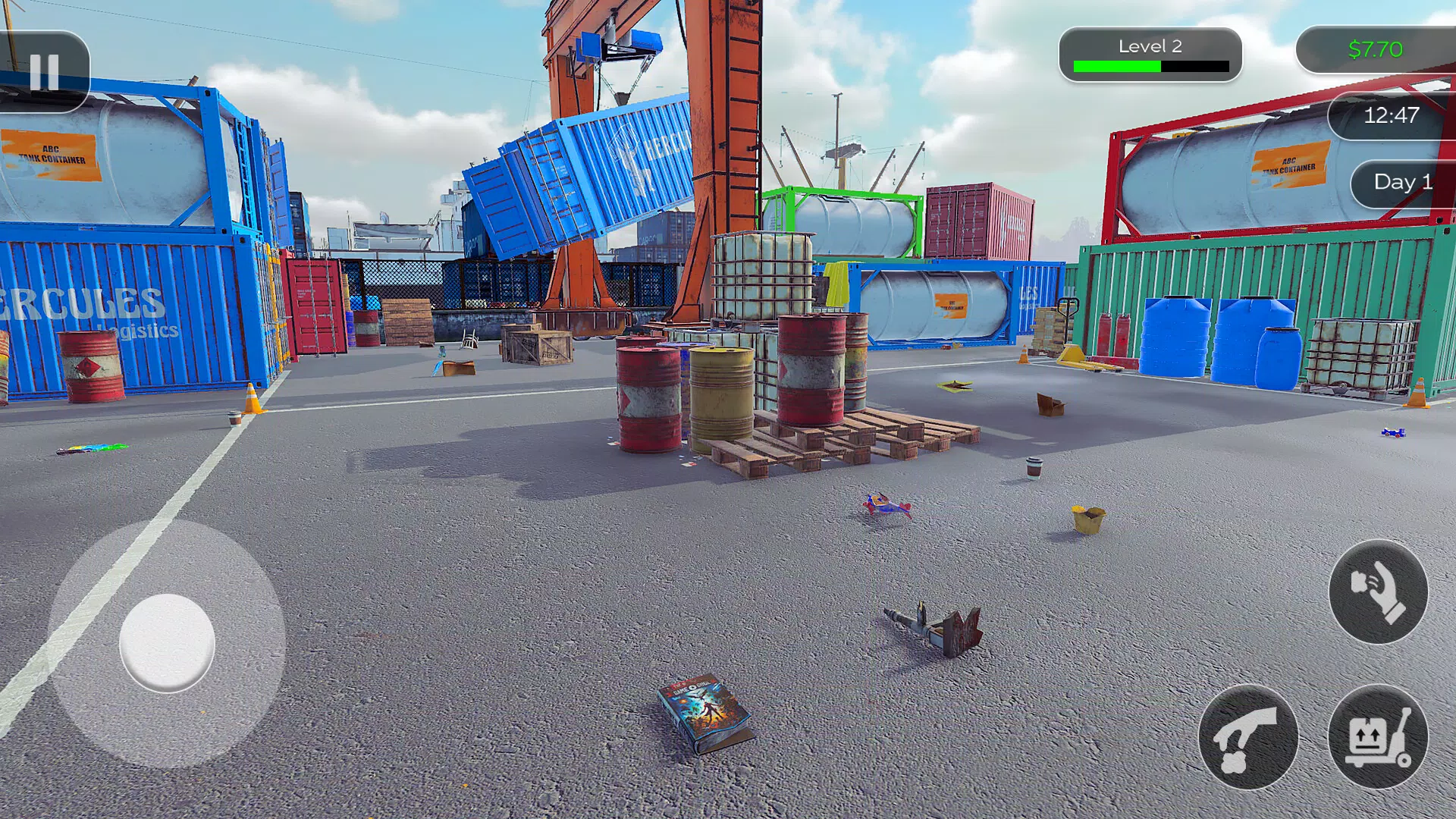This screenshot has width=1456, height=819.
Task: Tap the throw-item hand button
Action: 1378,592
